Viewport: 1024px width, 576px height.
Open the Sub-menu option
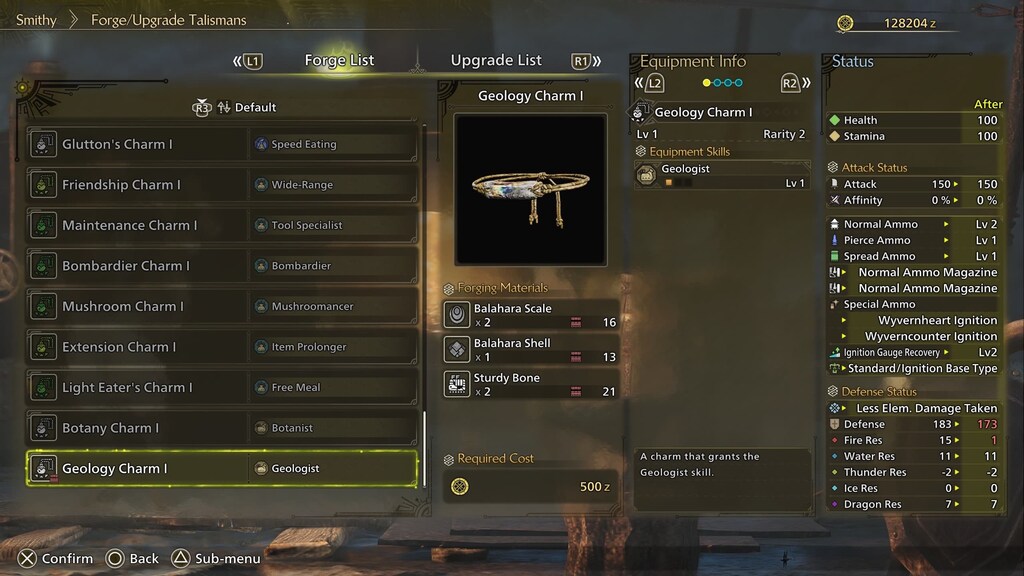(x=216, y=559)
